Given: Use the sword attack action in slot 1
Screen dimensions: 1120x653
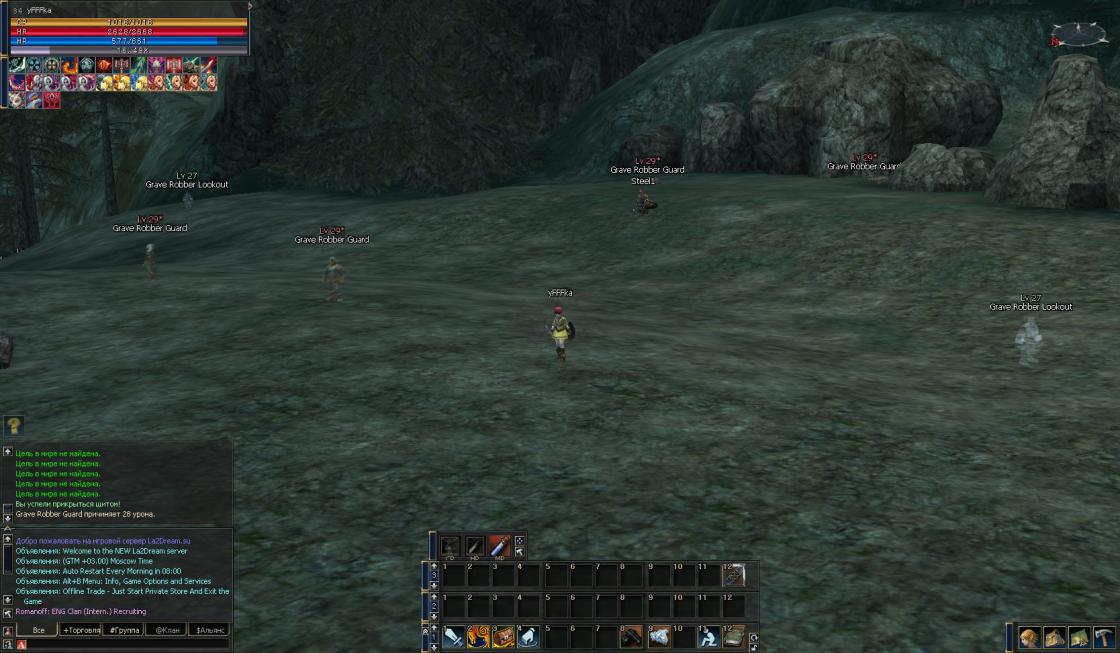Looking at the screenshot, I should pyautogui.click(x=454, y=636).
